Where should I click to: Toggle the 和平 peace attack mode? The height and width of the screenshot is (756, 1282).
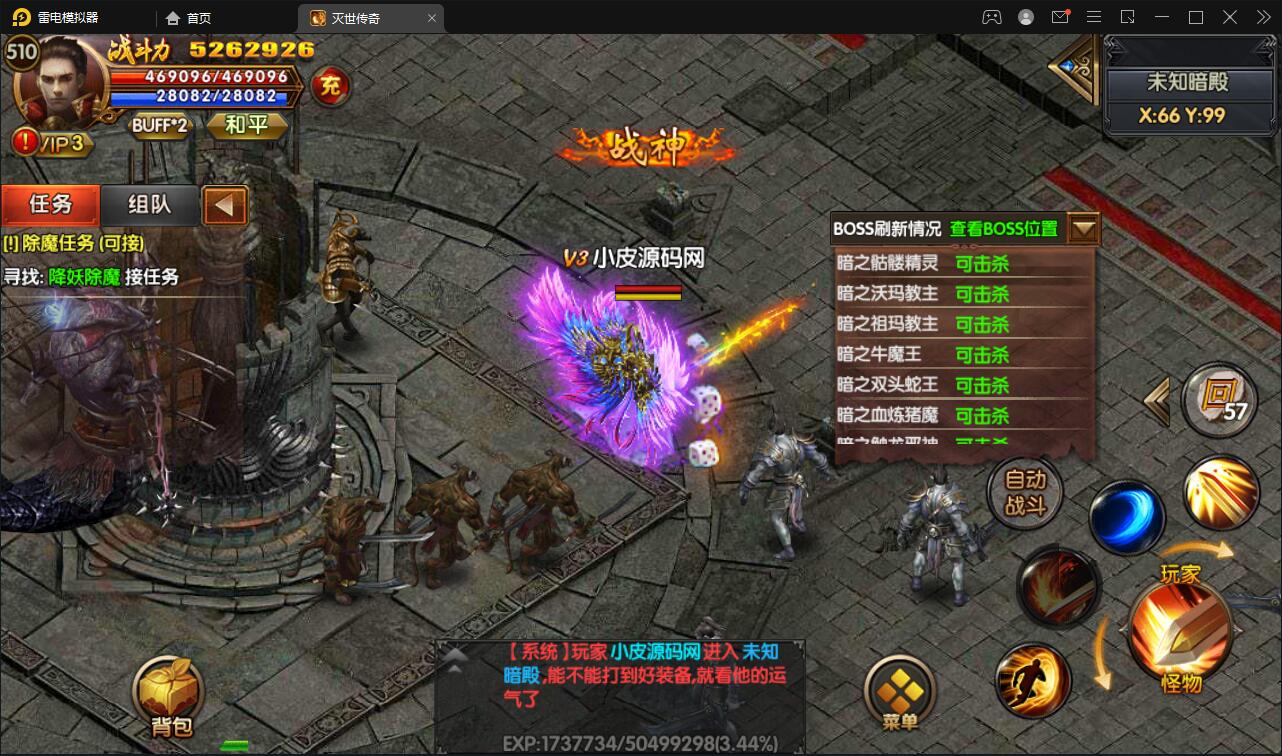point(246,126)
